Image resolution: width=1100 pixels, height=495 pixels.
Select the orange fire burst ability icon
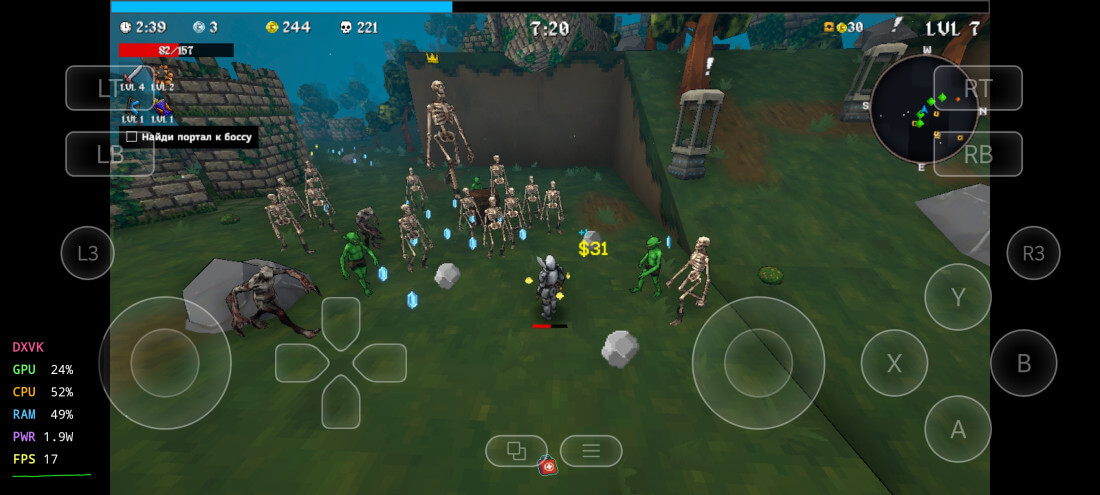click(x=161, y=75)
